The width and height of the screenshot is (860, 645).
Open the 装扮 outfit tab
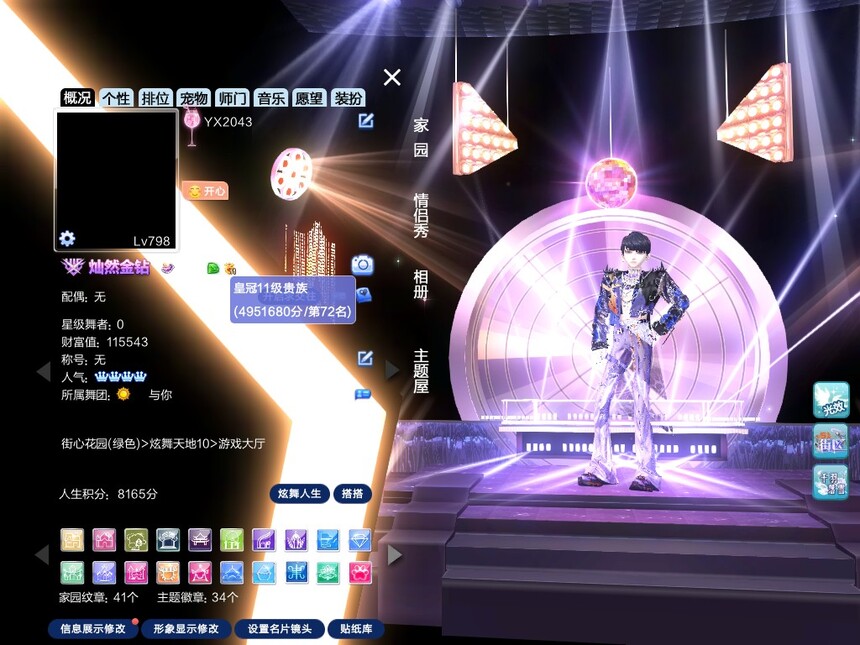coord(348,98)
